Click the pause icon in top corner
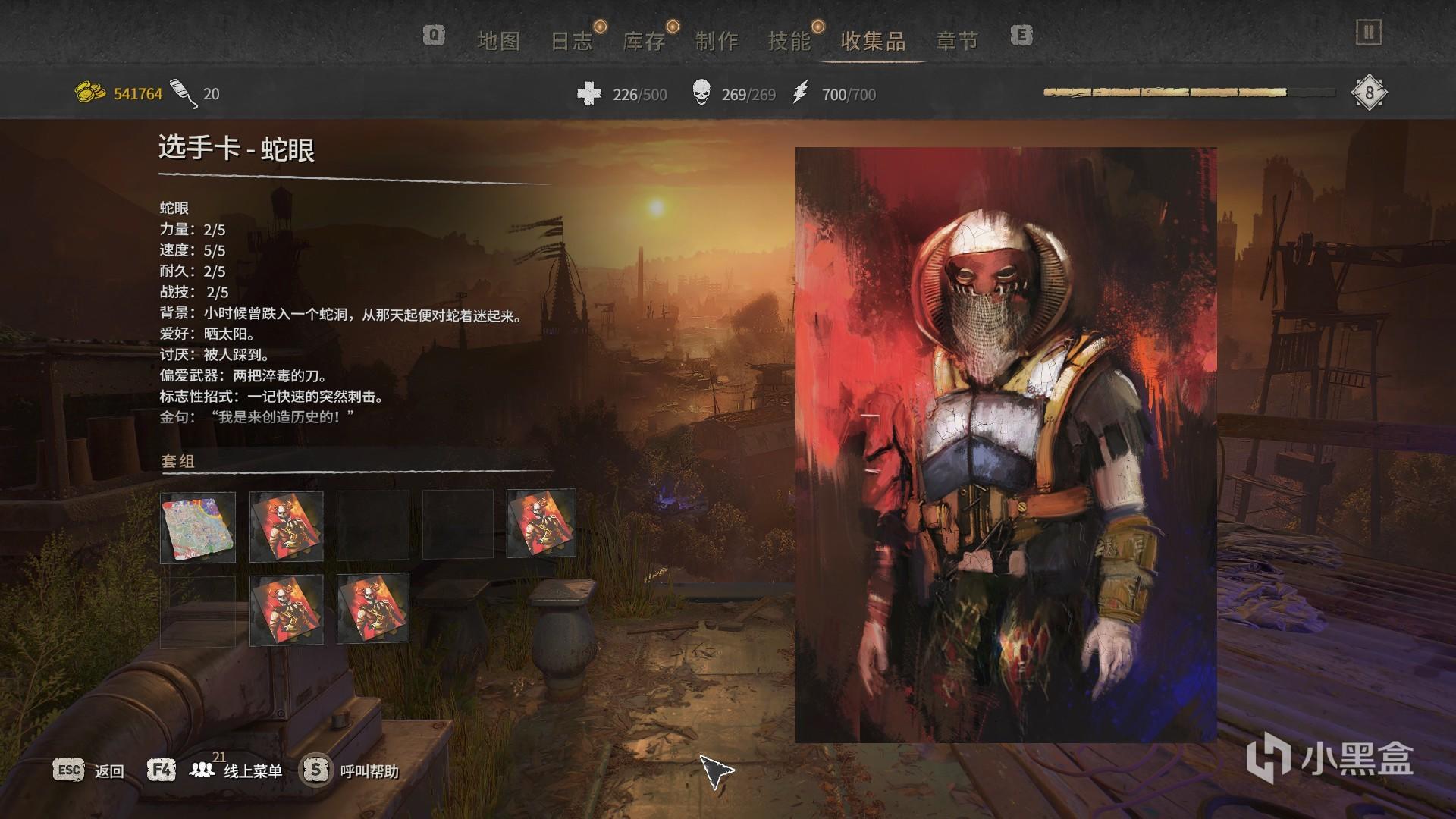Screen dimensions: 1456x819 tap(1369, 33)
